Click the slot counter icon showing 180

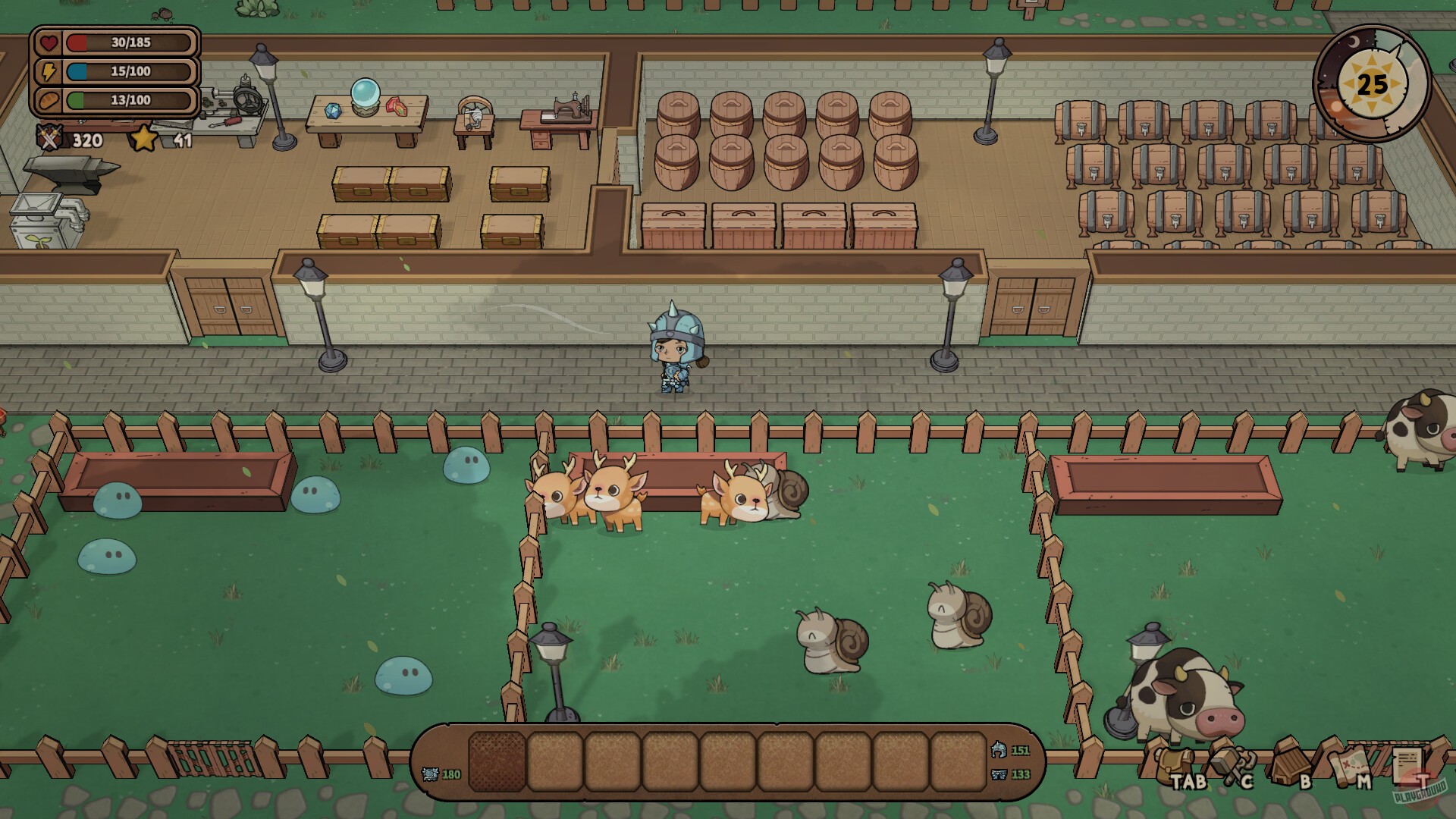[x=430, y=773]
